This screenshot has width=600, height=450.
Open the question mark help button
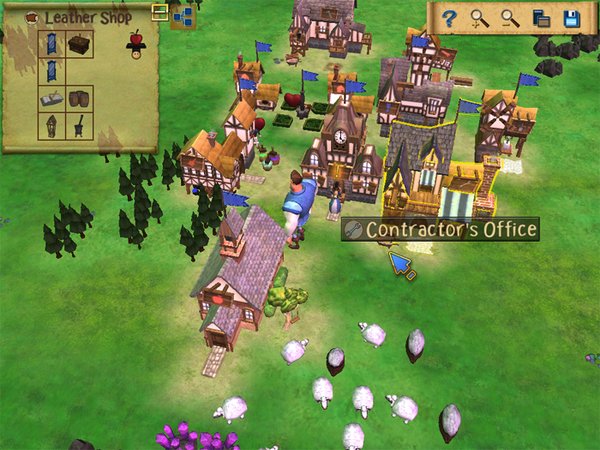point(451,18)
